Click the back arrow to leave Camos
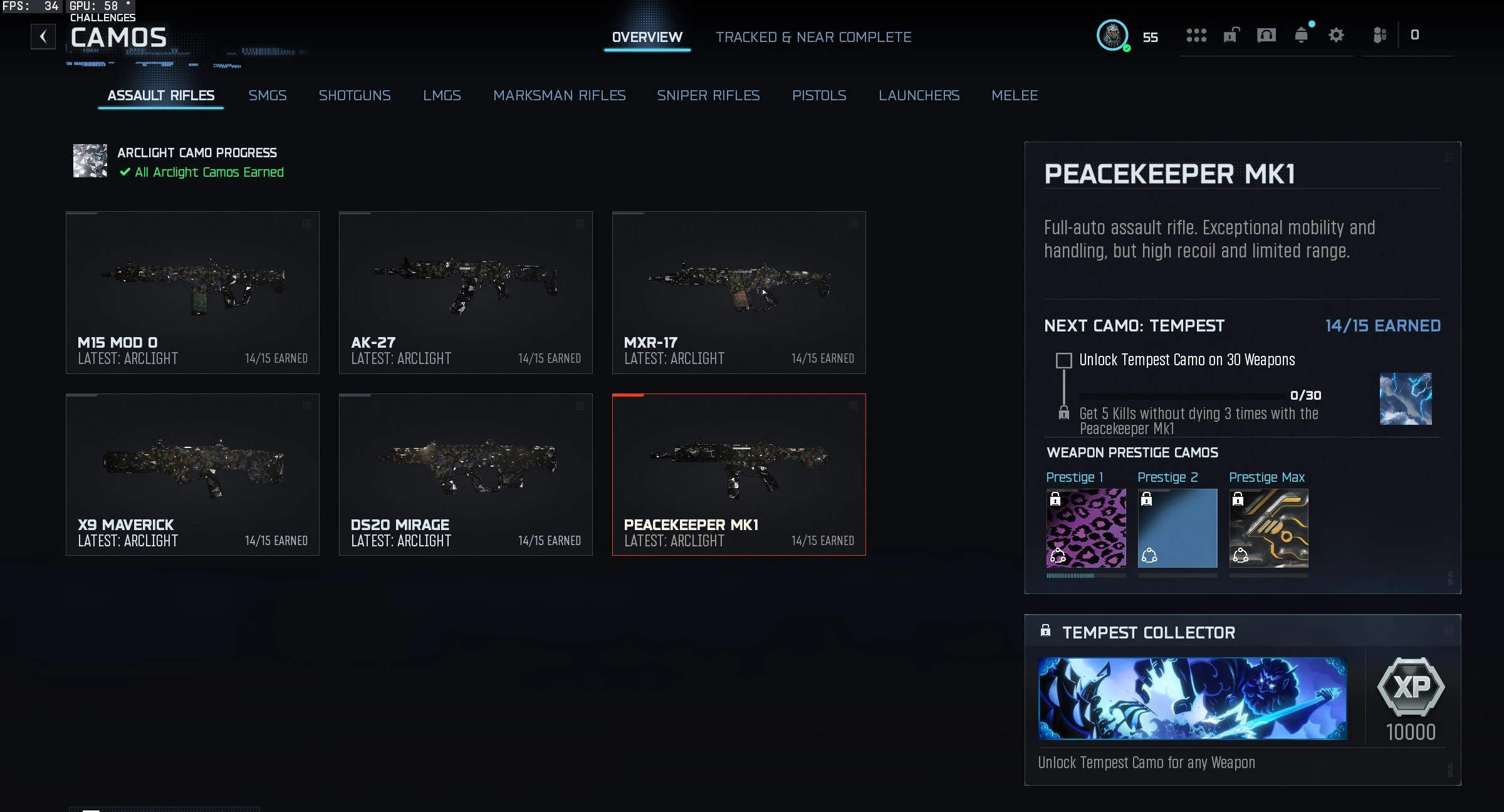The image size is (1504, 812). point(43,36)
